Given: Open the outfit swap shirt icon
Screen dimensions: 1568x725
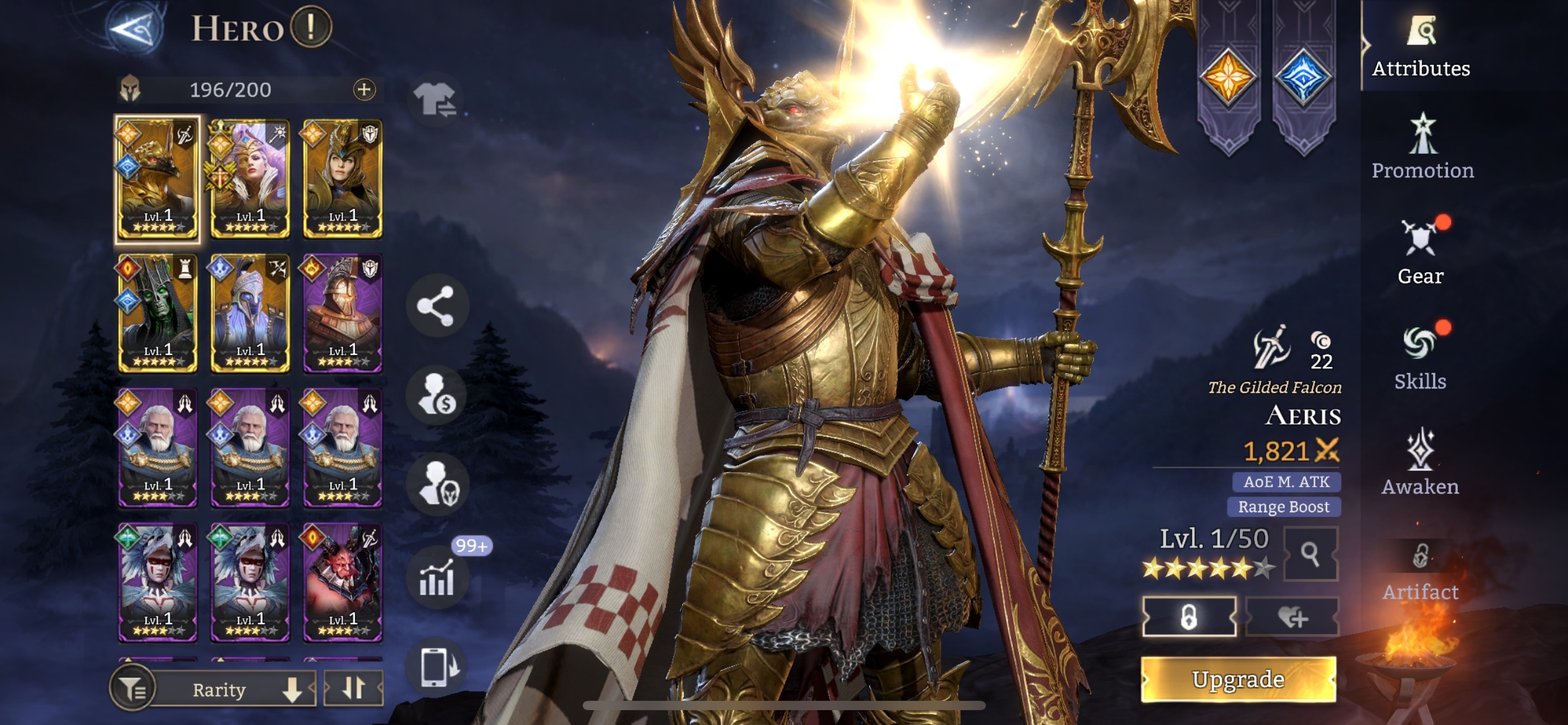Looking at the screenshot, I should click(436, 99).
